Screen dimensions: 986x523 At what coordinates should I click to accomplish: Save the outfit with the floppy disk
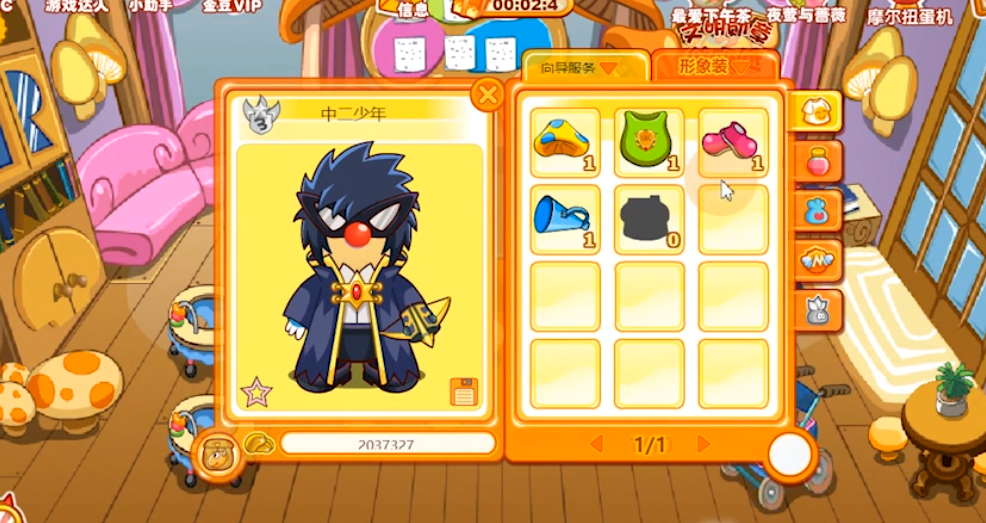[463, 392]
